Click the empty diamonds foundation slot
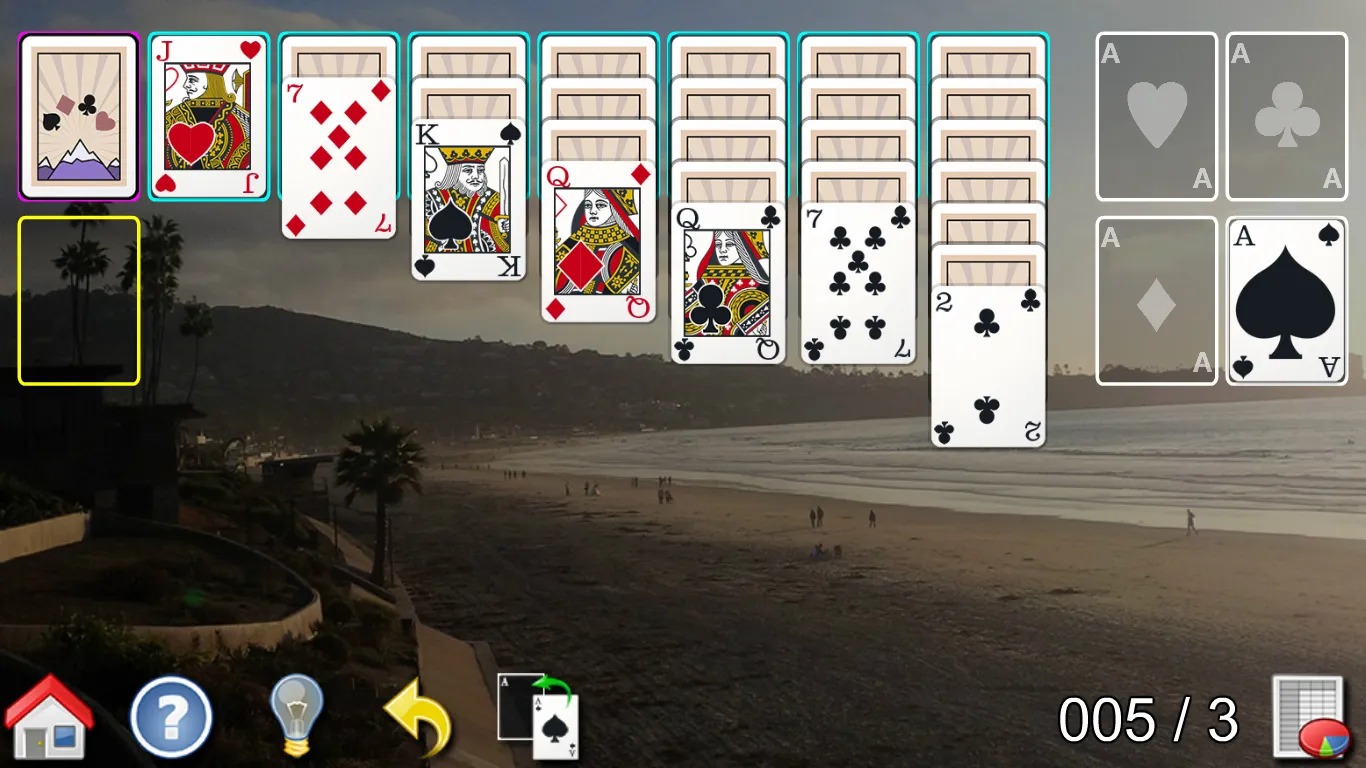This screenshot has height=768, width=1366. tap(1156, 300)
